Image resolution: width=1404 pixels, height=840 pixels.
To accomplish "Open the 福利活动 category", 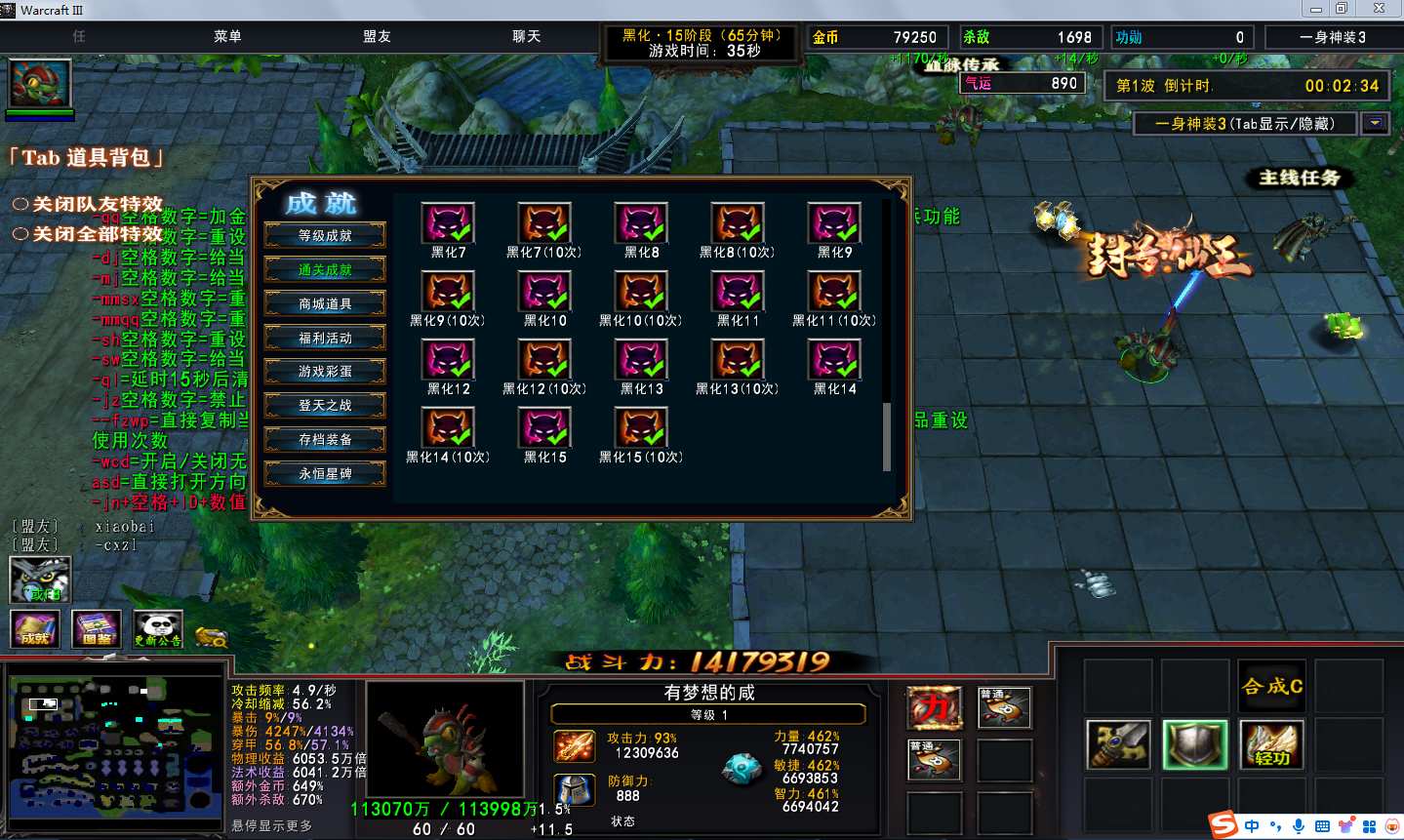I will coord(325,338).
